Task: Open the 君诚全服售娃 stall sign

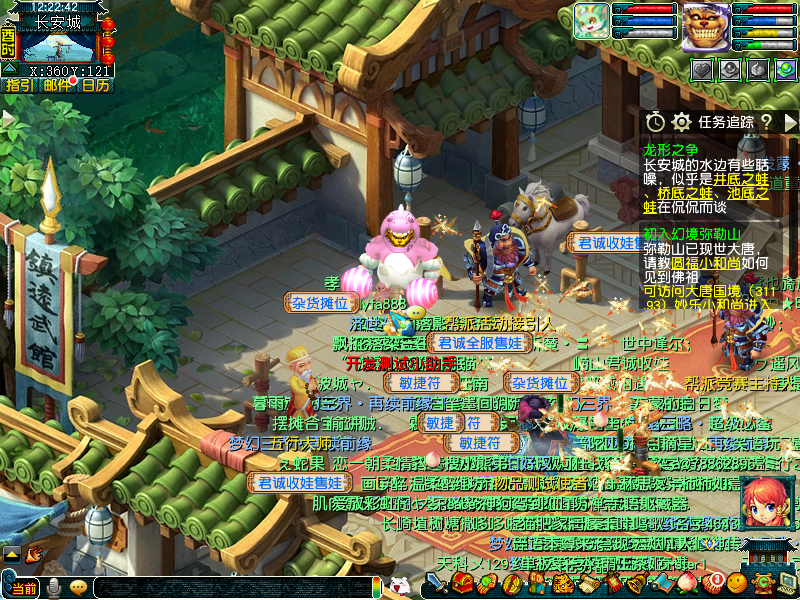Action: [x=480, y=343]
